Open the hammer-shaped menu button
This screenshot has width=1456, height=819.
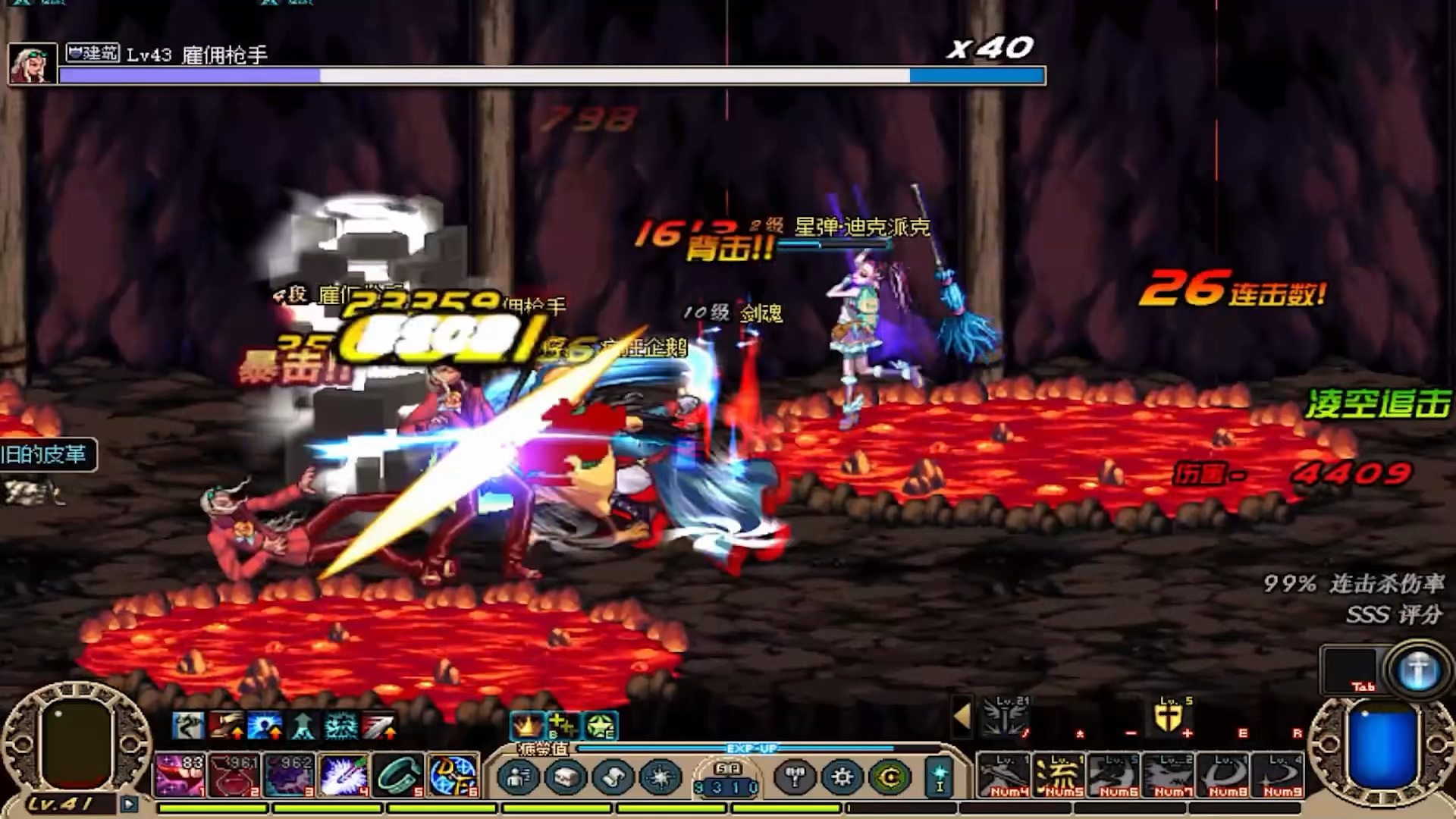[x=795, y=778]
